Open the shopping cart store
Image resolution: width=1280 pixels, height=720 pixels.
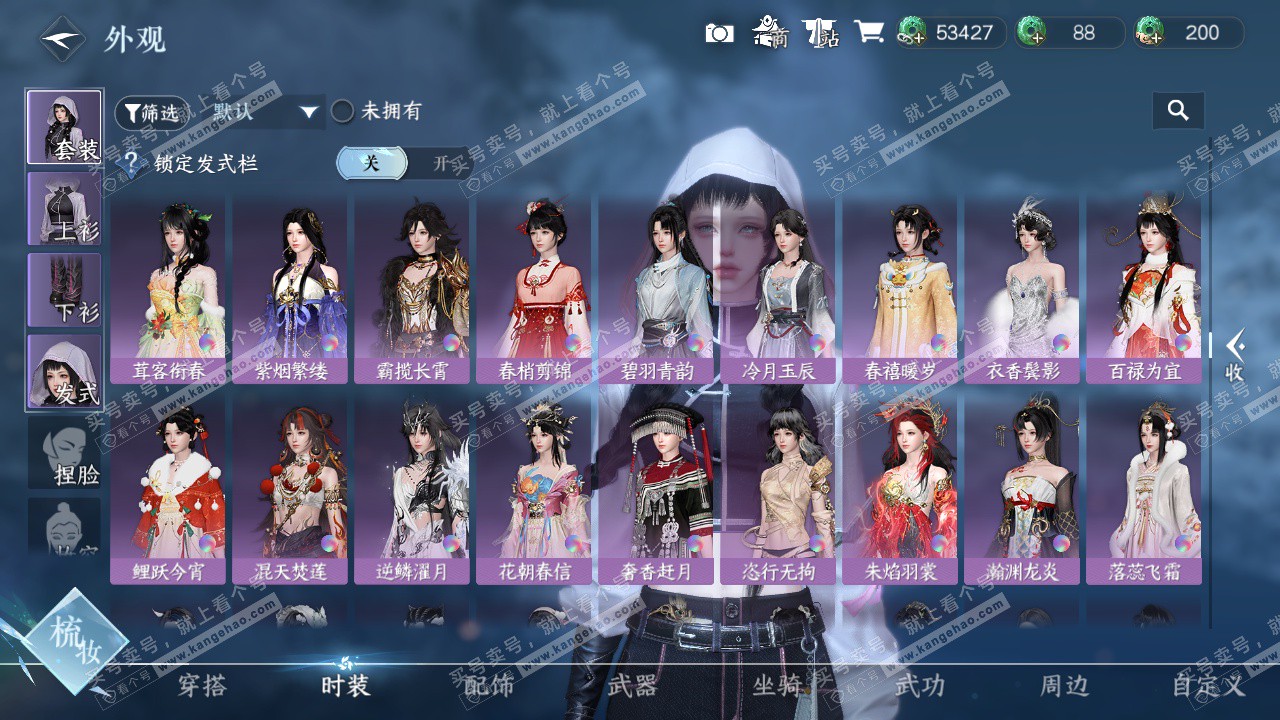(x=868, y=33)
